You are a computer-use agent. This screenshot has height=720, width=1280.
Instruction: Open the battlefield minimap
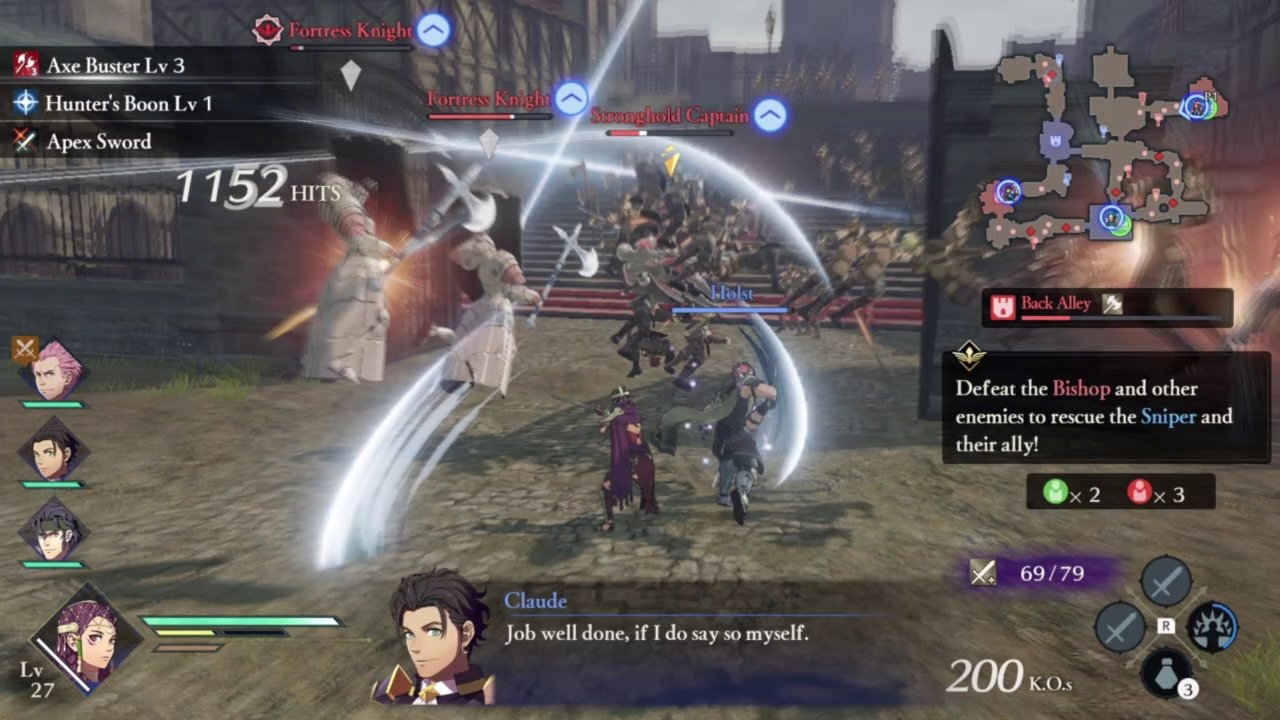tap(1098, 150)
